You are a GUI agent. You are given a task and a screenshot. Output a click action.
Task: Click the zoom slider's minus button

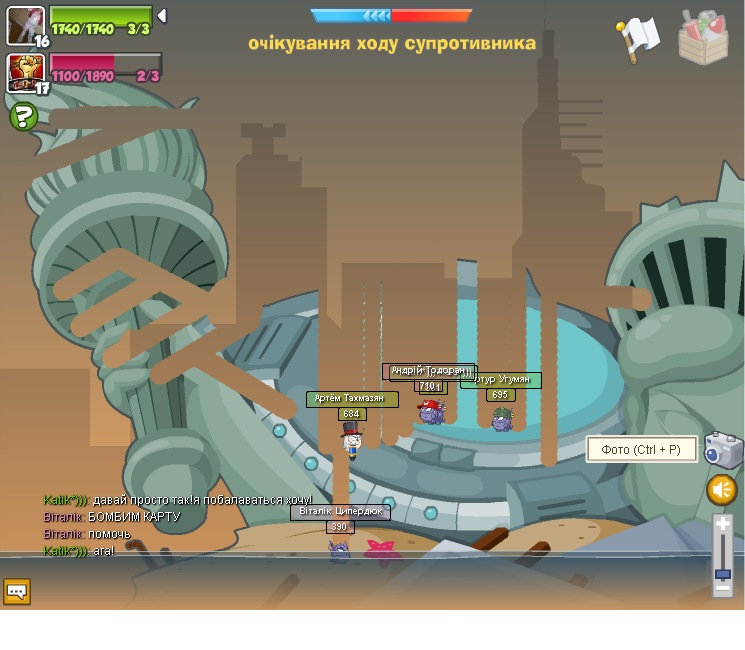point(723,589)
